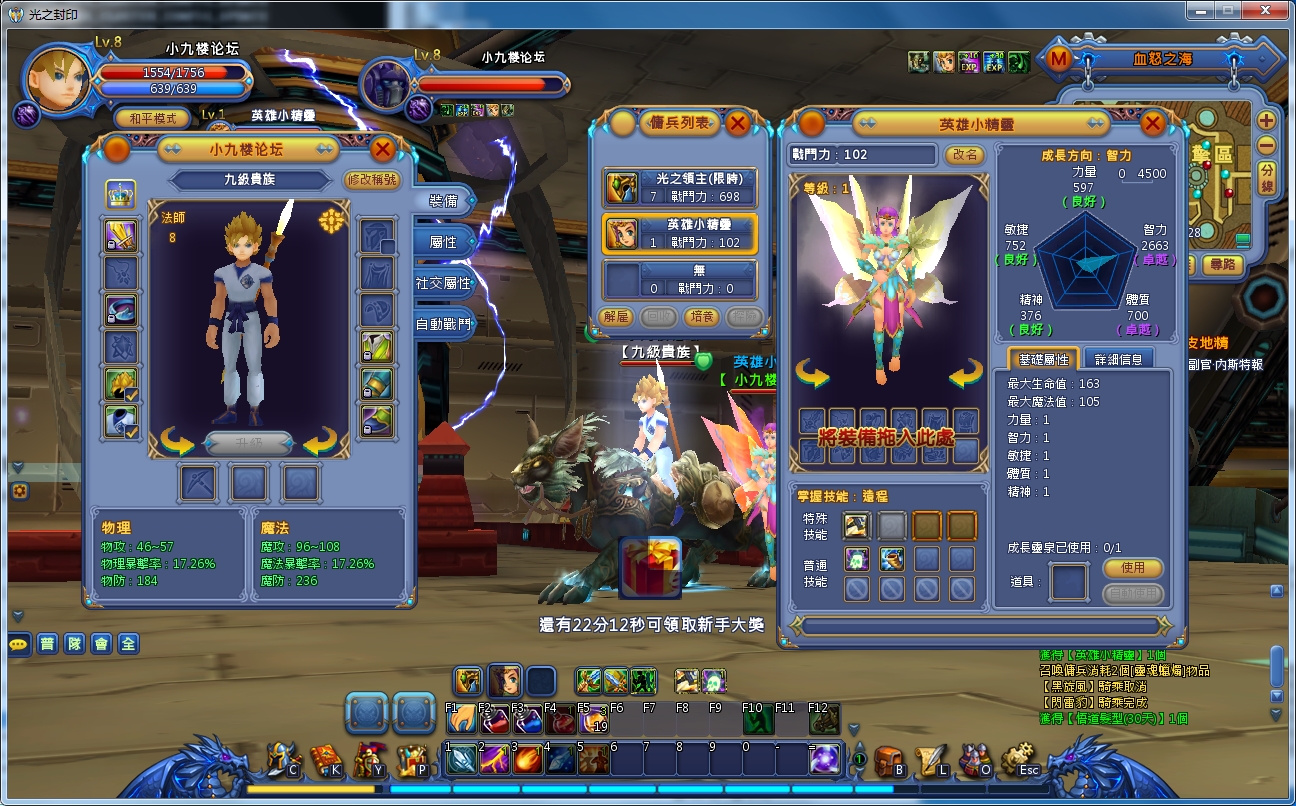Image resolution: width=1296 pixels, height=806 pixels.
Task: Close the 傭兵列表 mercenary list window
Action: tap(737, 123)
